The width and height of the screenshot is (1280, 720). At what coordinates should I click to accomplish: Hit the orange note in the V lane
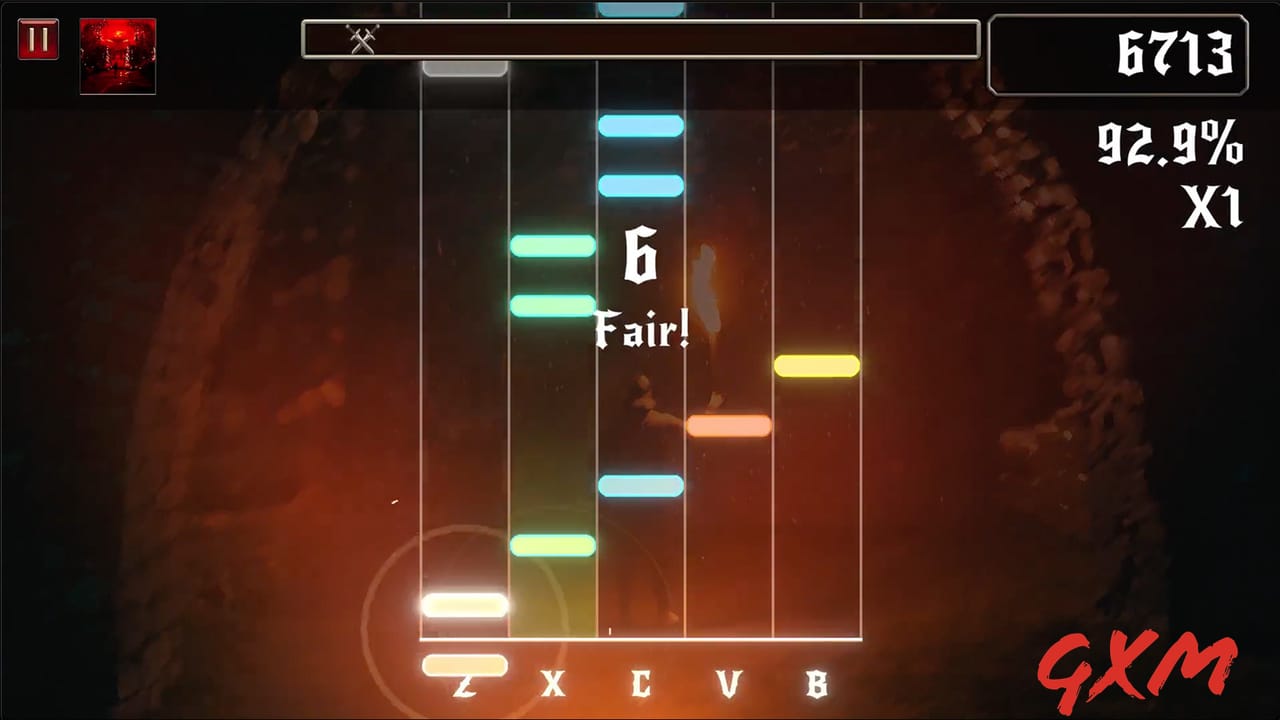point(727,427)
